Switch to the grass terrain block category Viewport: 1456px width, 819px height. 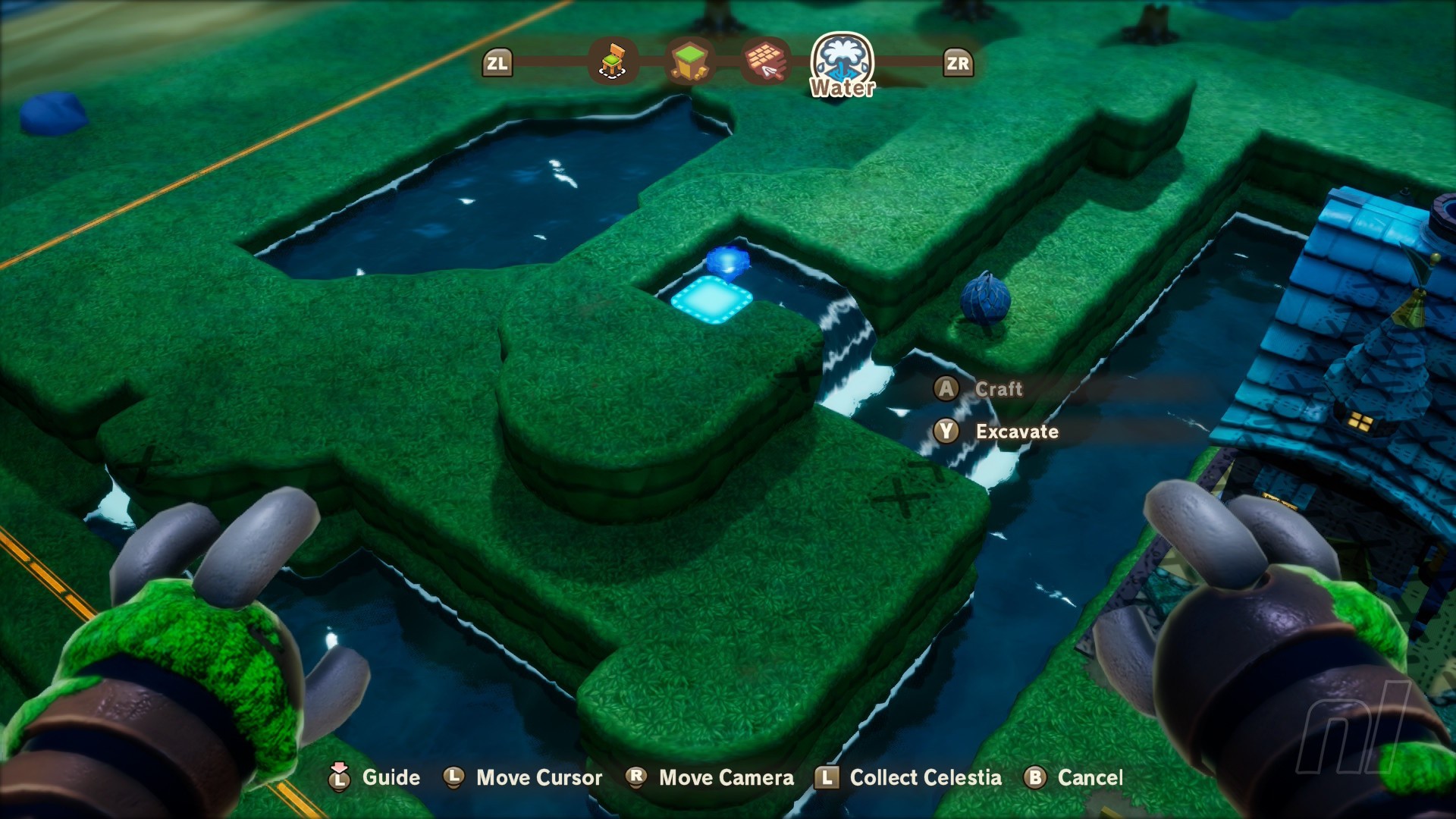pos(689,61)
